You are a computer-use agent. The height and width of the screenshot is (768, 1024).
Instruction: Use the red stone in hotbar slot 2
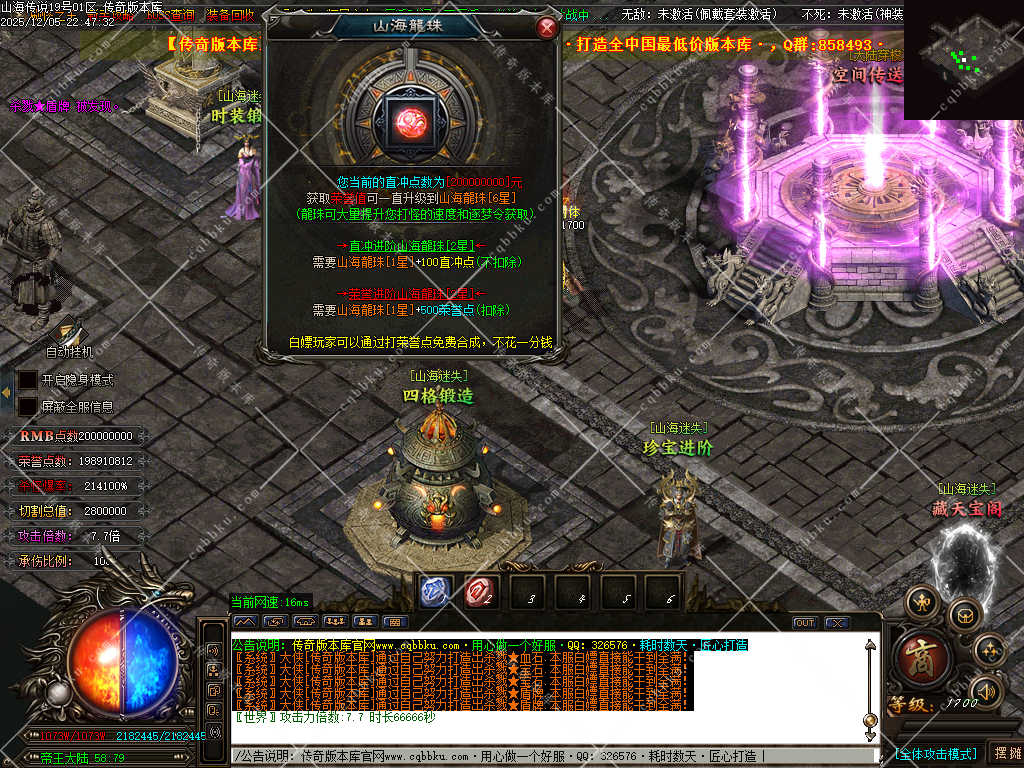[x=481, y=592]
